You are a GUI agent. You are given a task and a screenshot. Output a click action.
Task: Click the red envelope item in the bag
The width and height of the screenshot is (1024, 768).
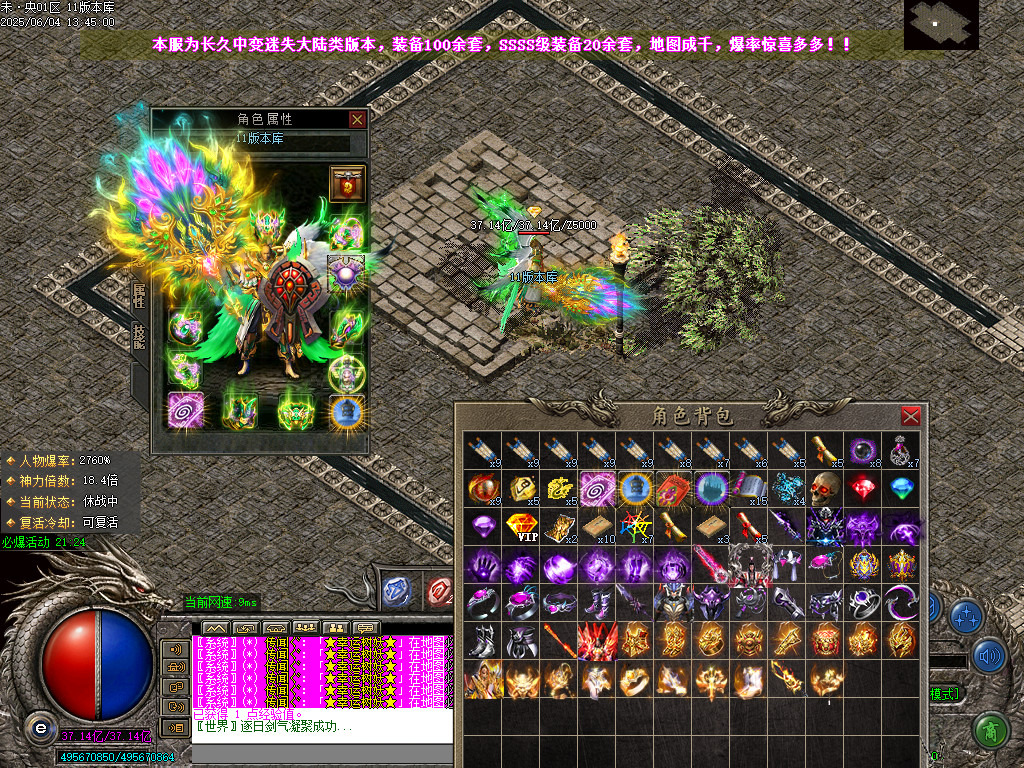click(674, 489)
